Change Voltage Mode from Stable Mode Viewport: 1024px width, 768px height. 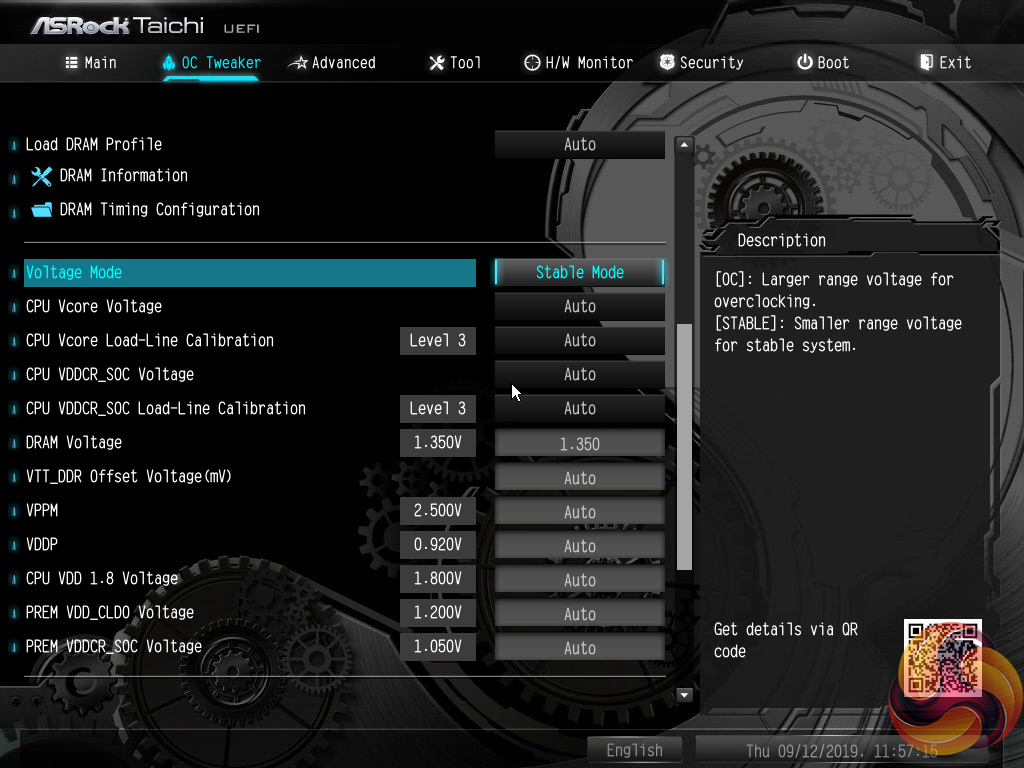coord(580,272)
